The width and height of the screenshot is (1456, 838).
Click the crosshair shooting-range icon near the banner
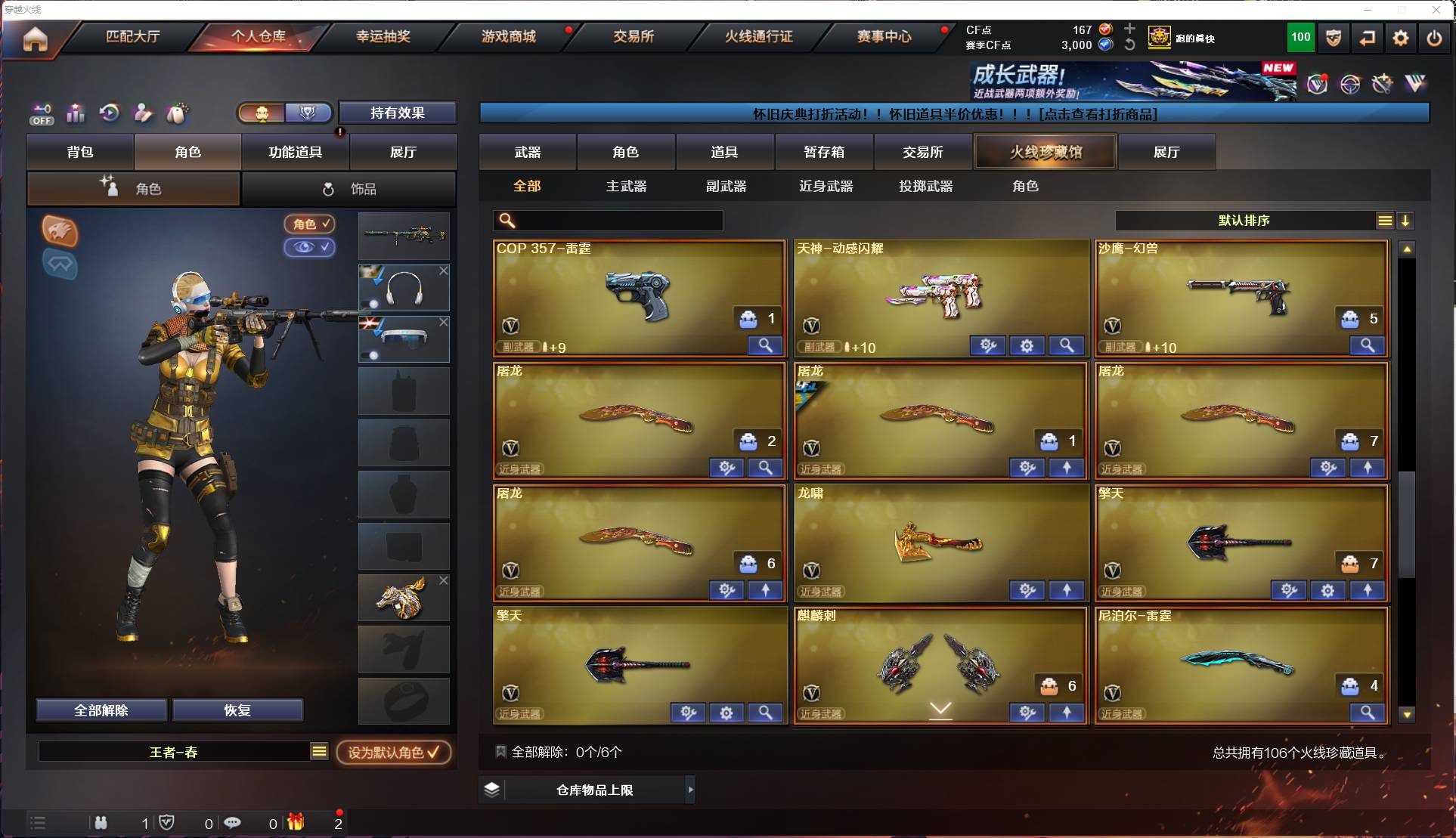(1350, 85)
